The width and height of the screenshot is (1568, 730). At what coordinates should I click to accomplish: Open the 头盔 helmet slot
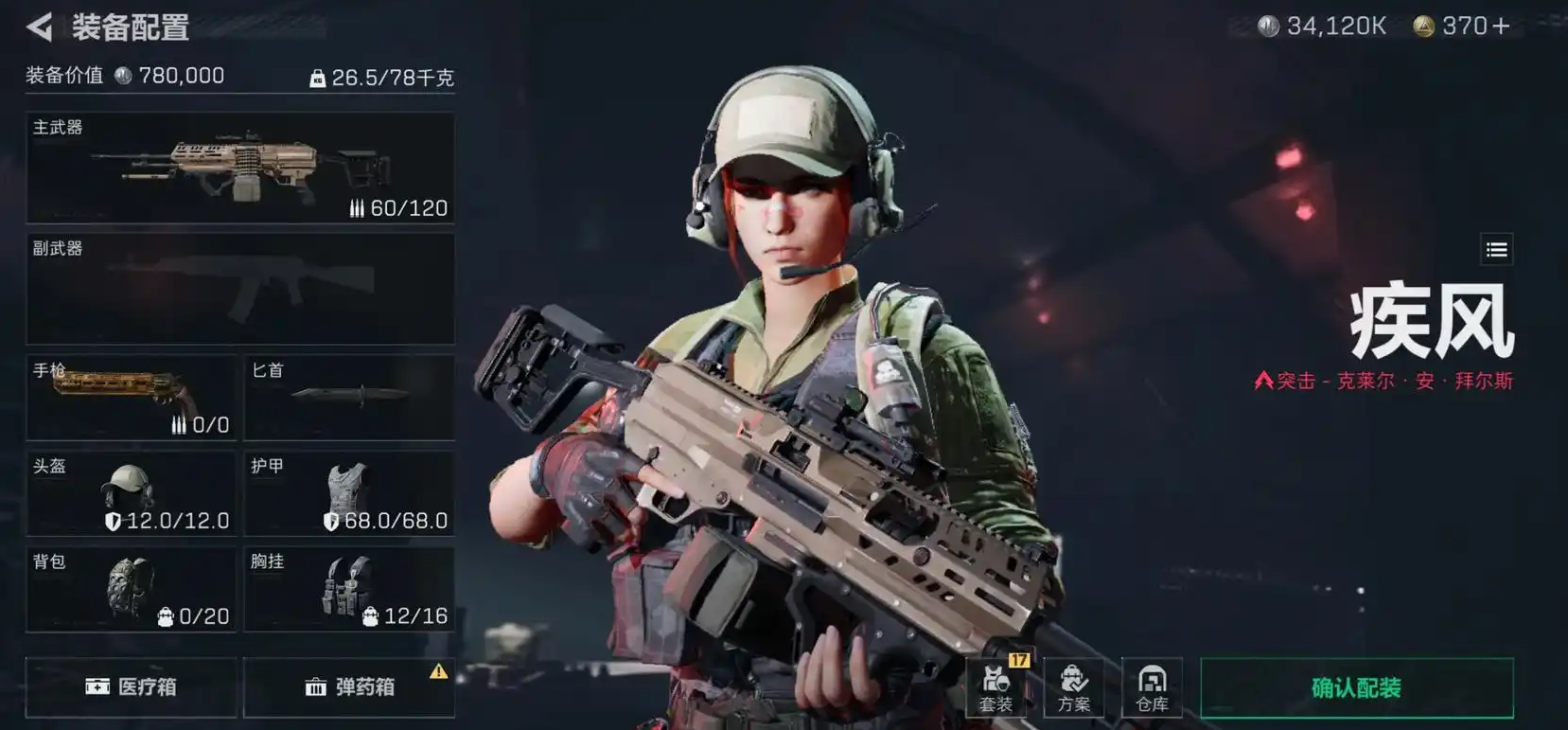click(132, 494)
